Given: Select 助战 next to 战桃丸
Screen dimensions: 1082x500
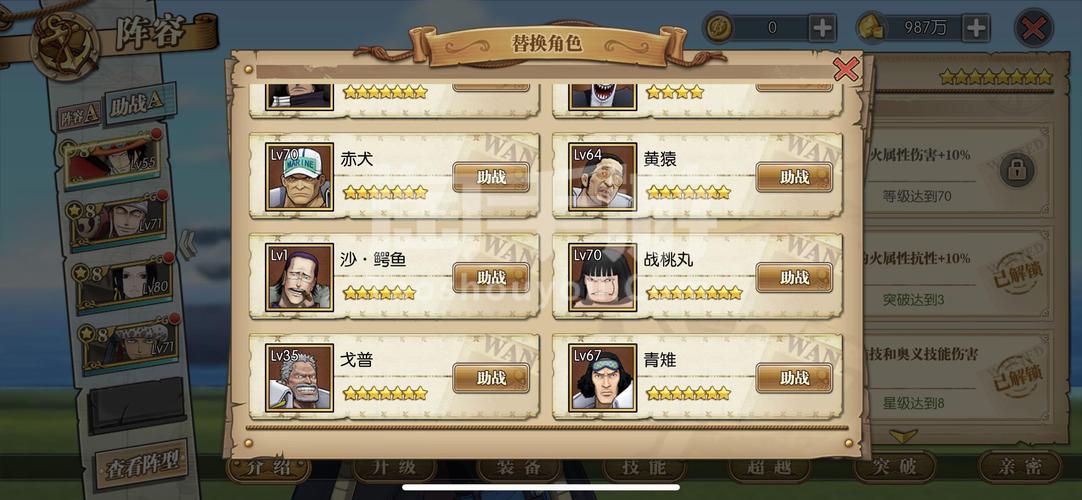Looking at the screenshot, I should [794, 277].
